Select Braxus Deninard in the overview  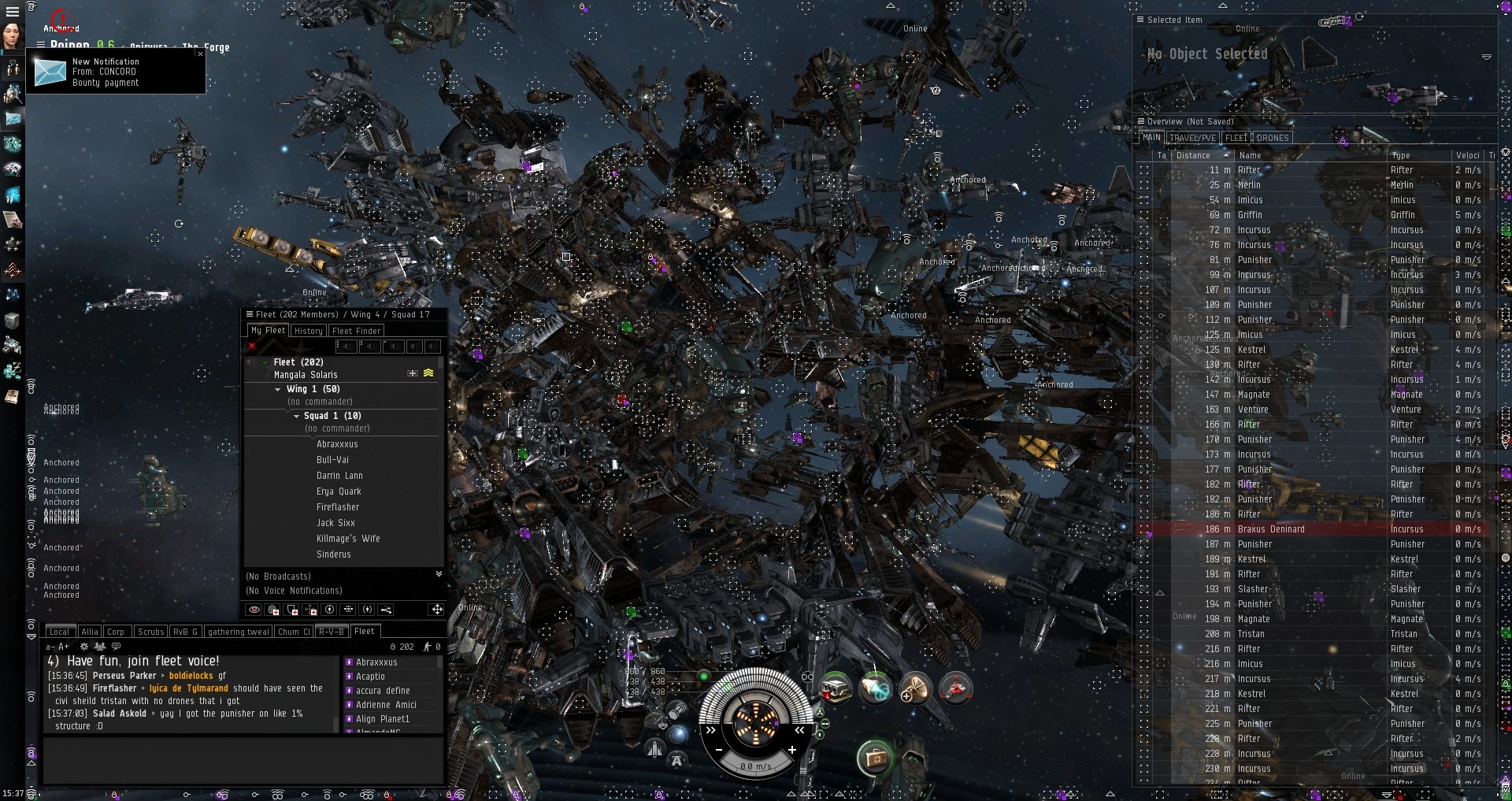1270,529
